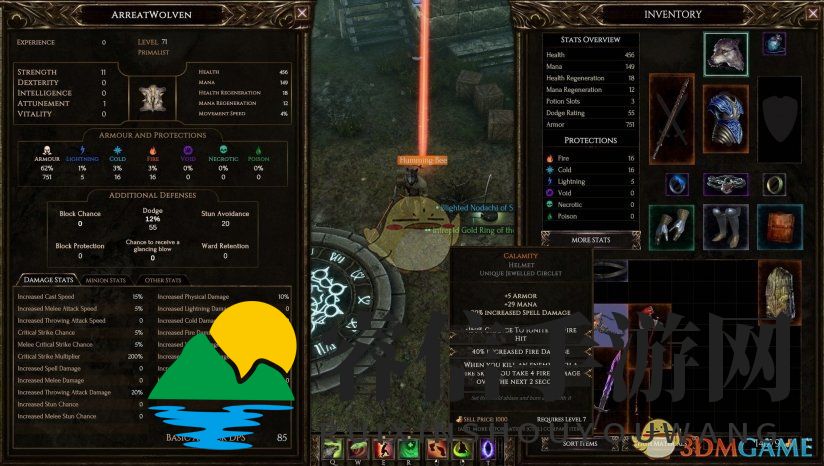Switch to the Minion Stats tab
824x466 pixels.
105,280
